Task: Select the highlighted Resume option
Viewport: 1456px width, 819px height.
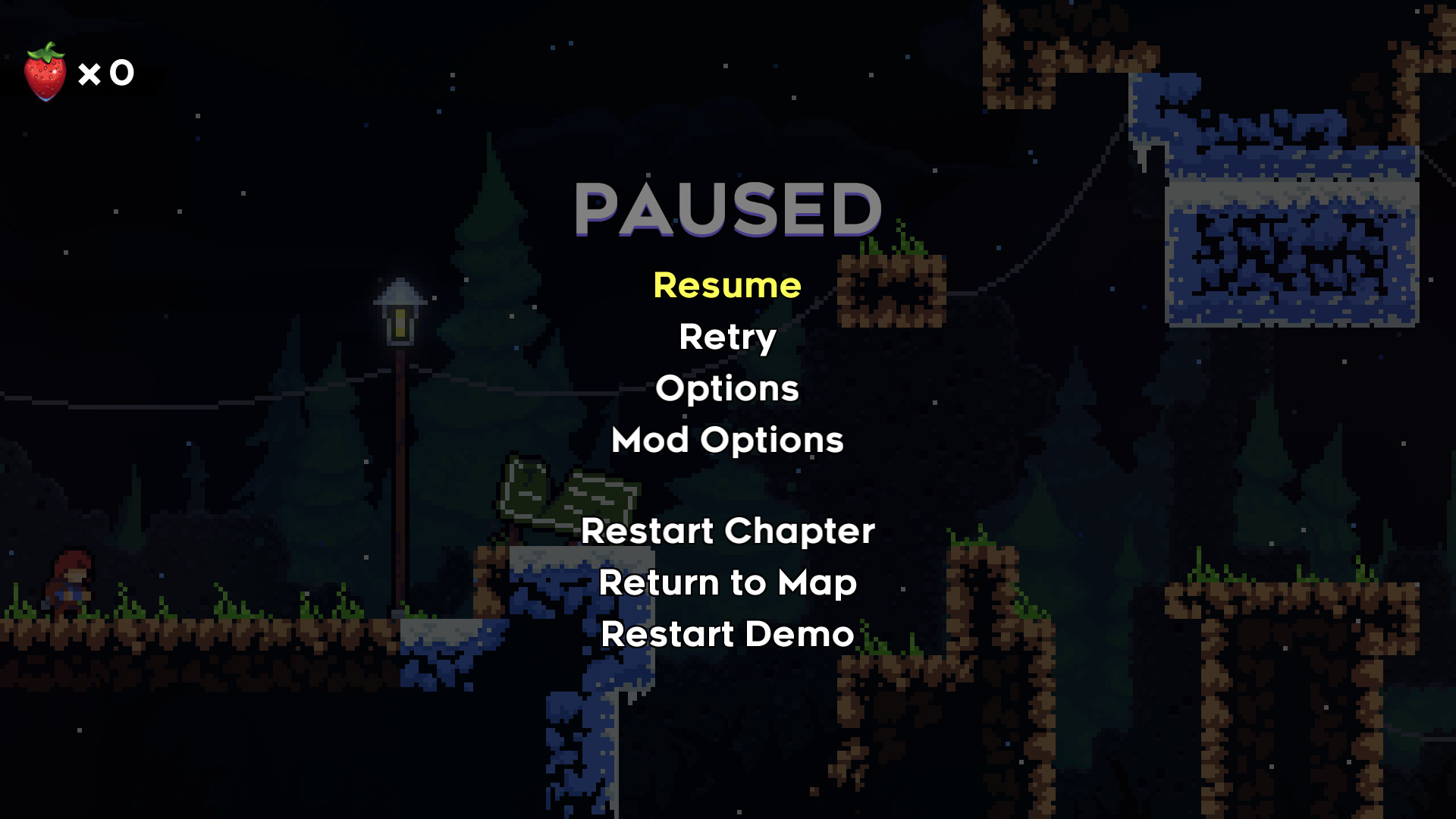Action: 726,287
